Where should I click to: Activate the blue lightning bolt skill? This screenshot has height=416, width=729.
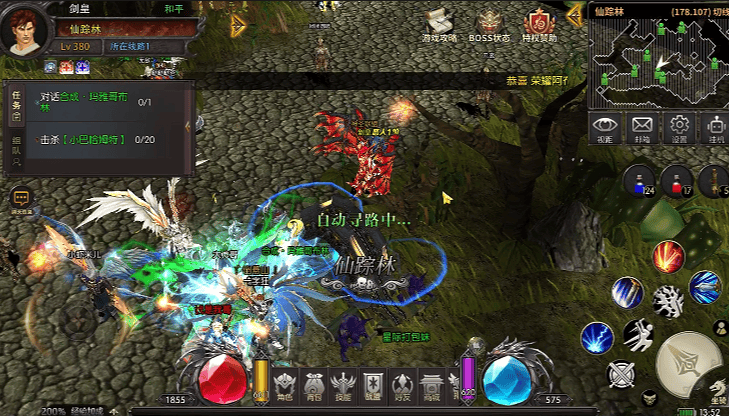point(596,337)
